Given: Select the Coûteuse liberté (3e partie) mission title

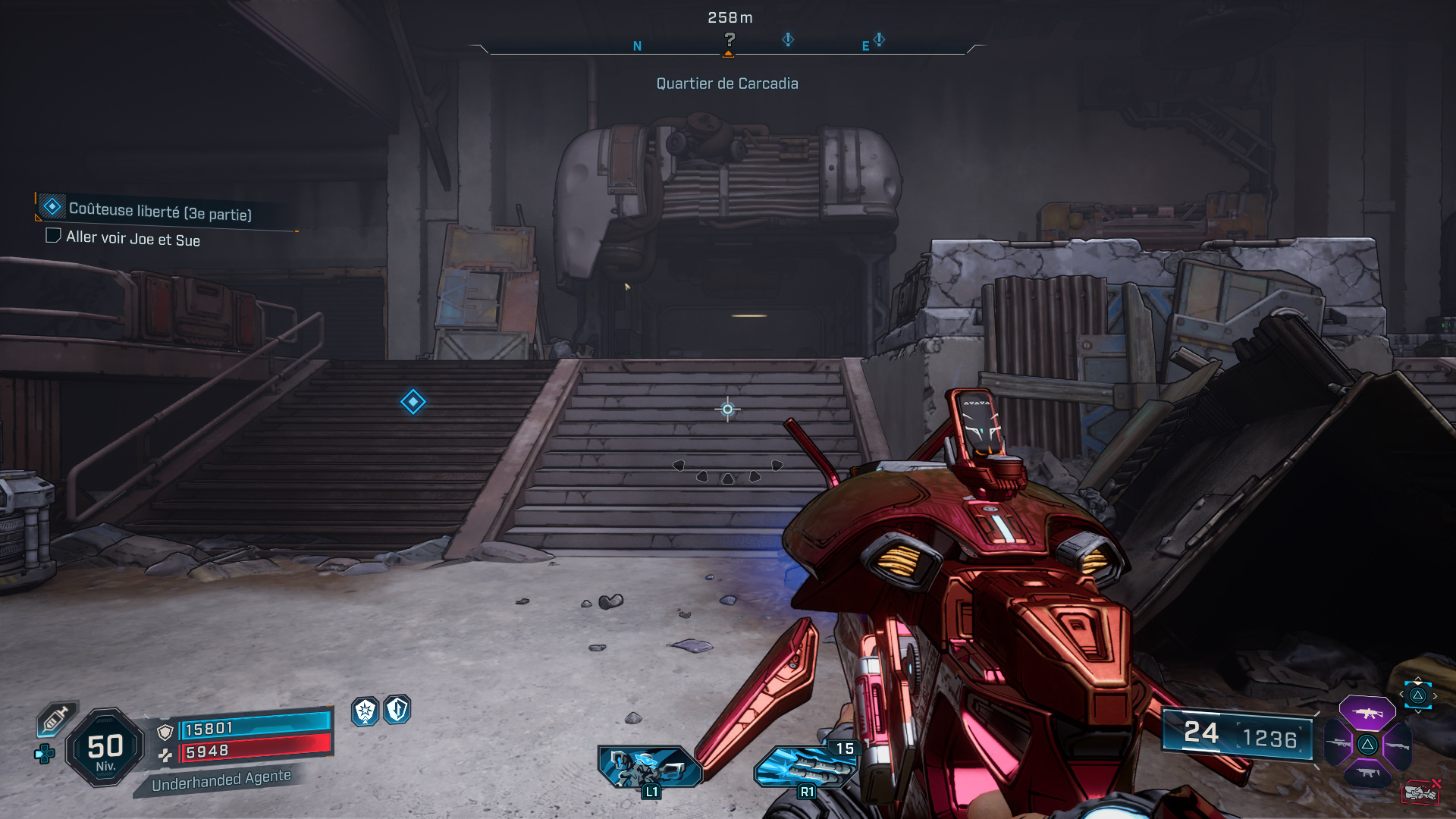Looking at the screenshot, I should tap(162, 214).
